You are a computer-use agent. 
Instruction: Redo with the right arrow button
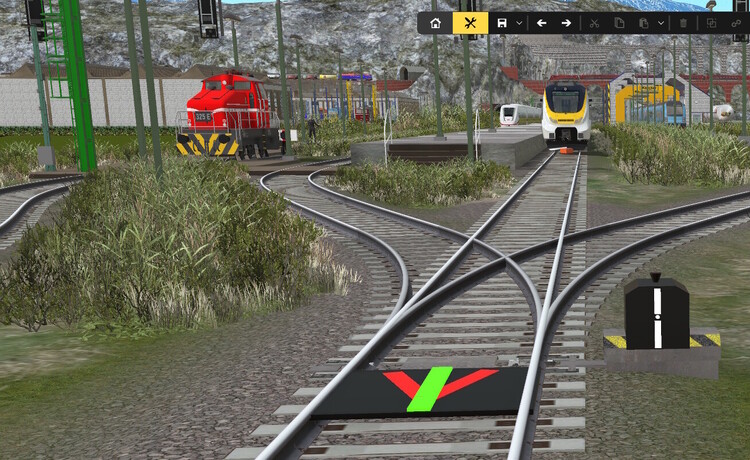point(566,23)
